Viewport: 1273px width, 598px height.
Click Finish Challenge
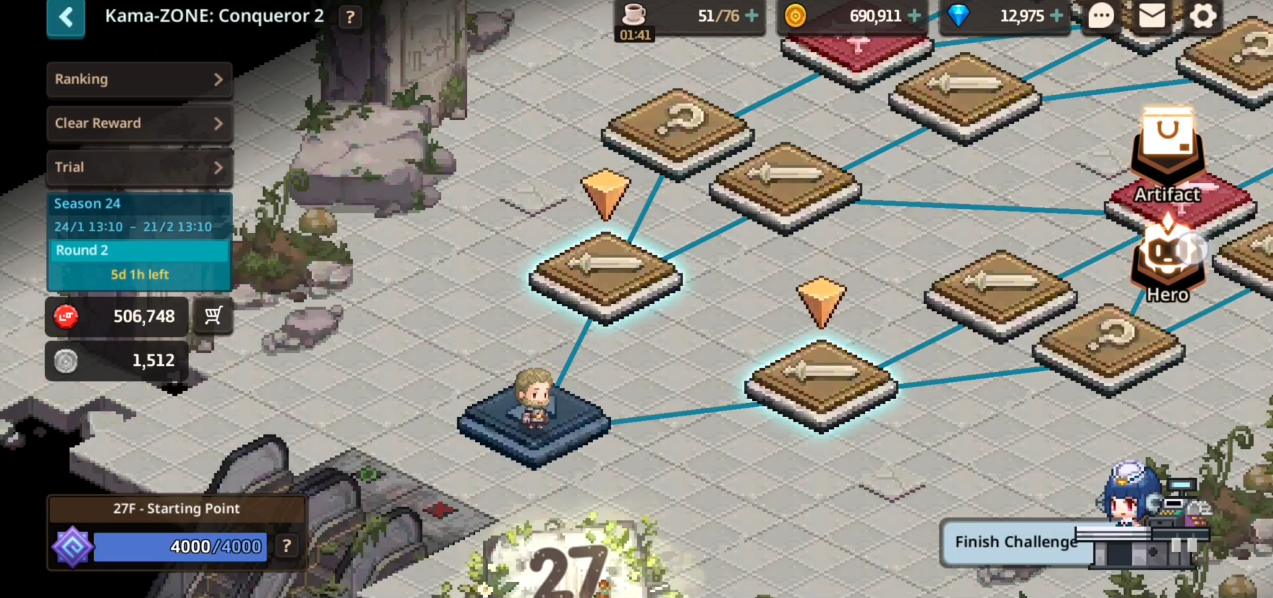click(x=1015, y=542)
